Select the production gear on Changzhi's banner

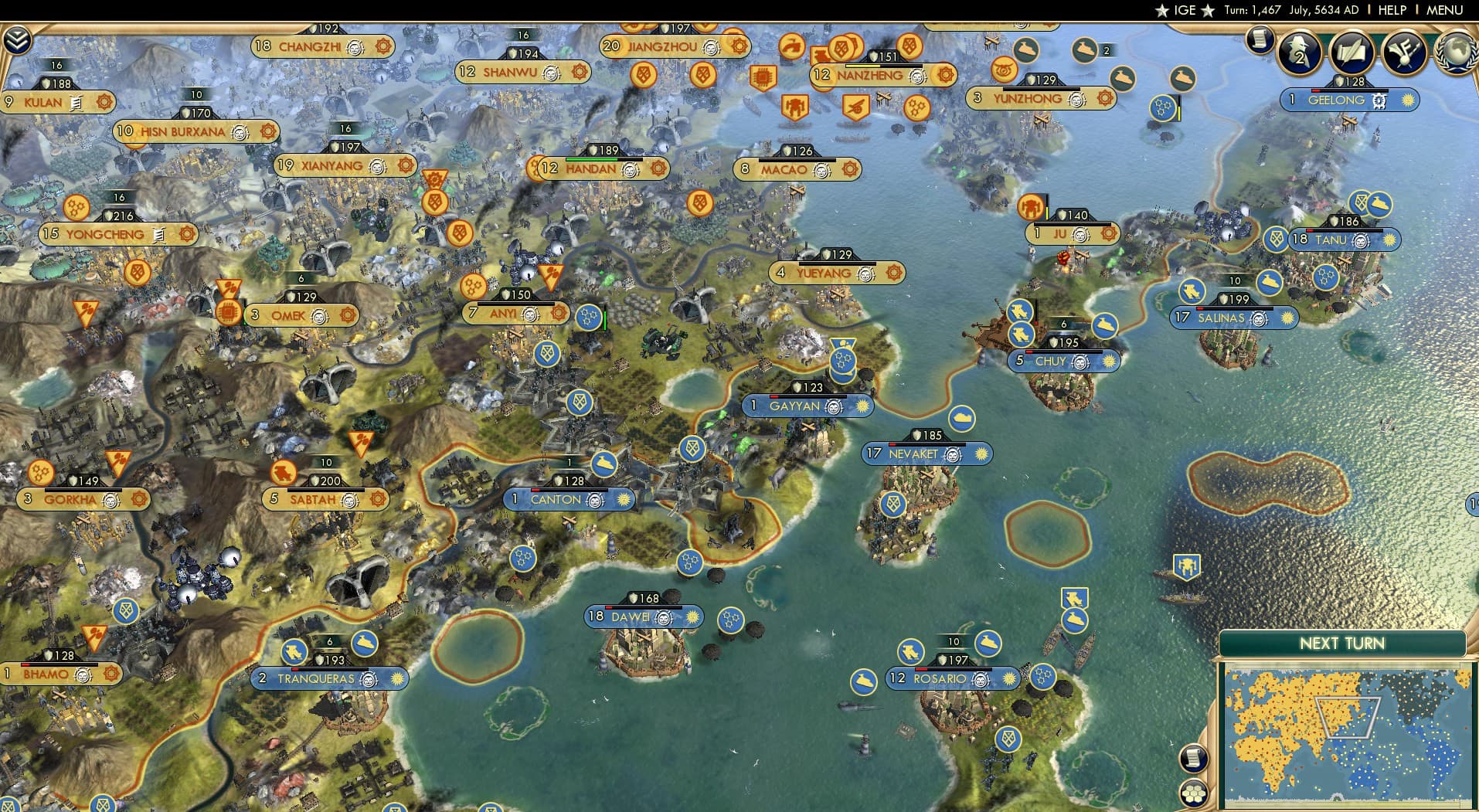point(383,46)
